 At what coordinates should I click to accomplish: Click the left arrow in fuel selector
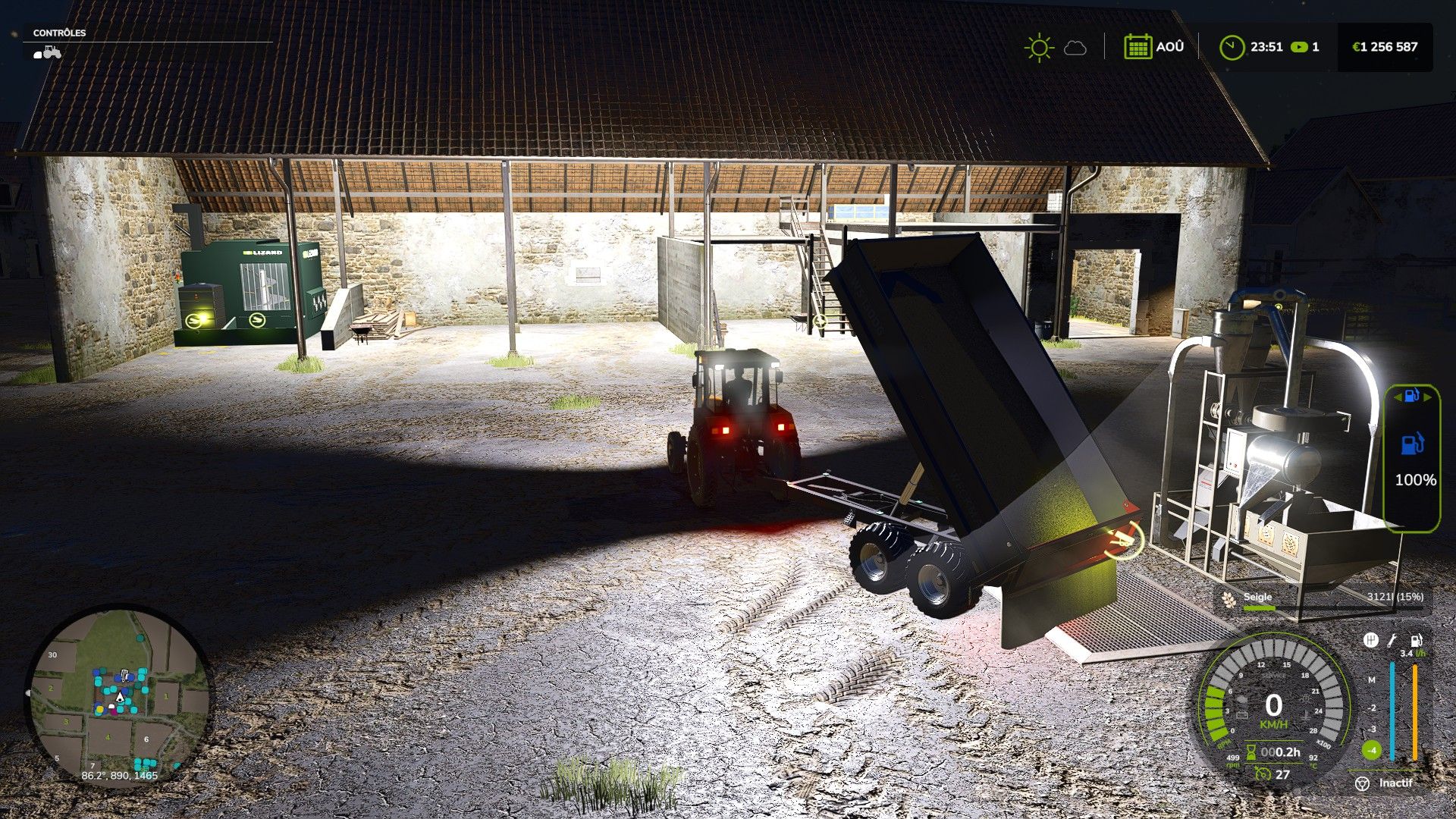pos(1397,397)
